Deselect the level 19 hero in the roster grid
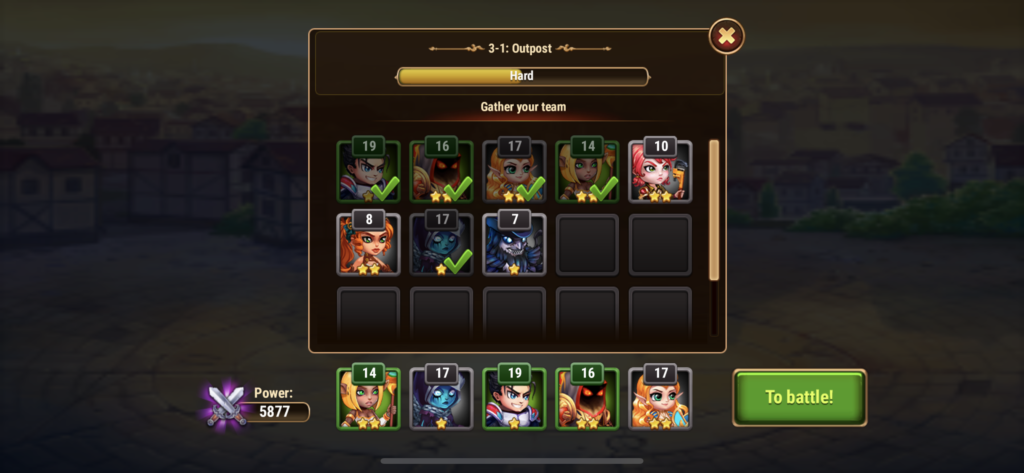The image size is (1024, 473). click(368, 171)
